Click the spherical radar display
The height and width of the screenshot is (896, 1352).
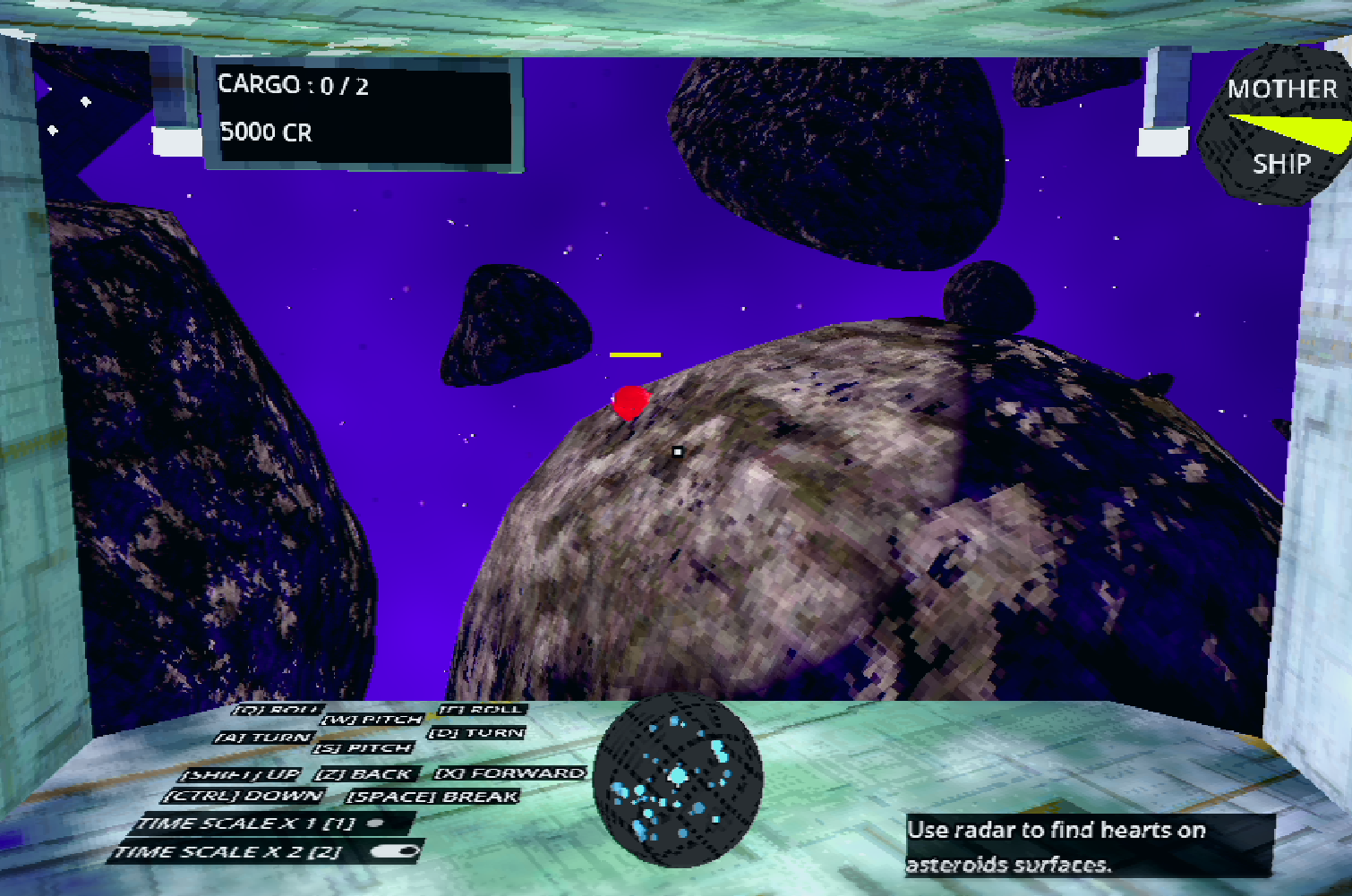(678, 781)
